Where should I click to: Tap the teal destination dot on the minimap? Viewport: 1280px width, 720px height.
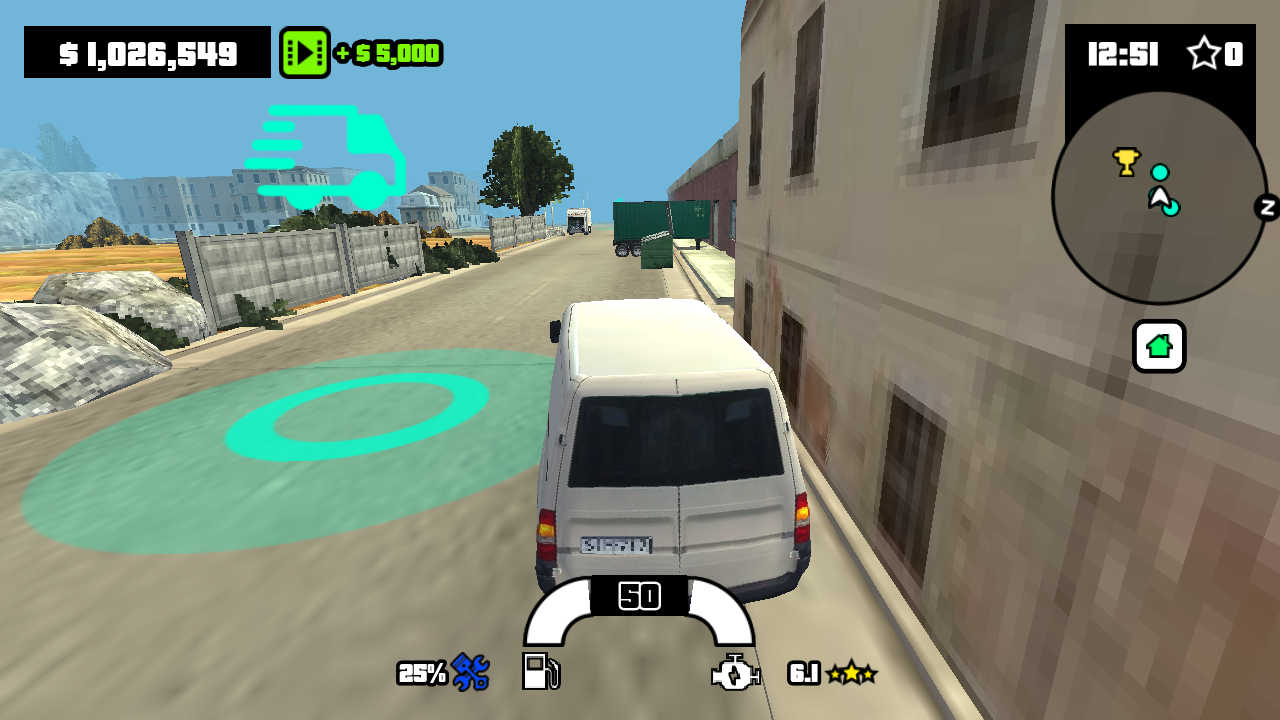pos(1161,173)
